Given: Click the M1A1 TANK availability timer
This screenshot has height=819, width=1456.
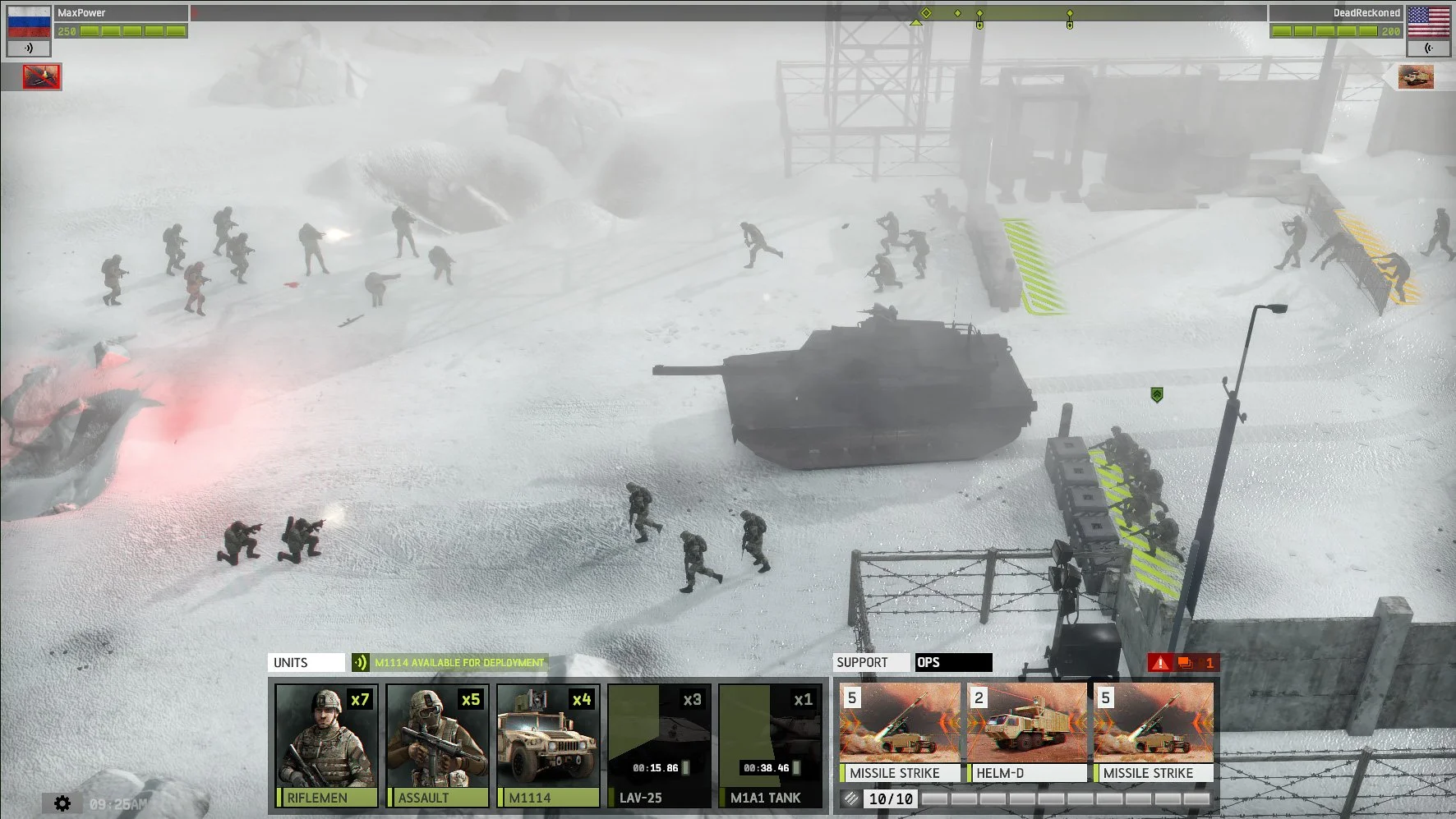Looking at the screenshot, I should coord(766,767).
